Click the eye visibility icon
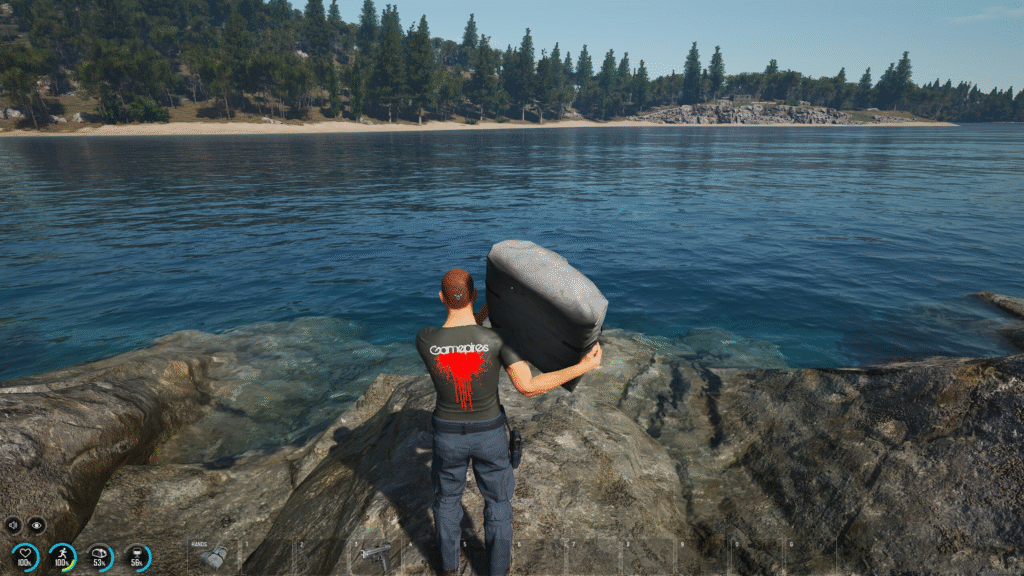1024x576 pixels. point(36,525)
